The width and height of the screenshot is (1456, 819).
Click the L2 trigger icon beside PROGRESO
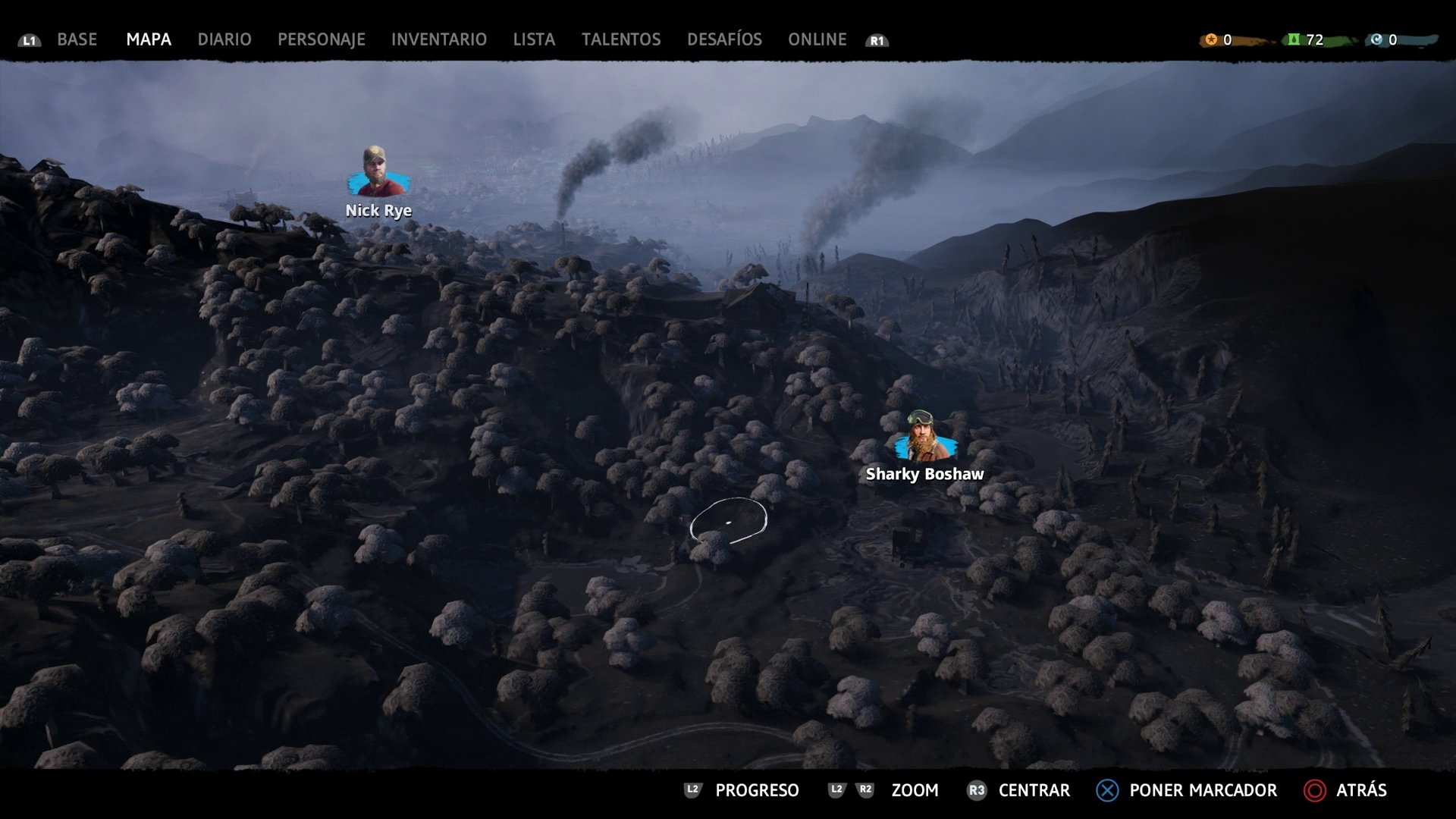pyautogui.click(x=692, y=790)
